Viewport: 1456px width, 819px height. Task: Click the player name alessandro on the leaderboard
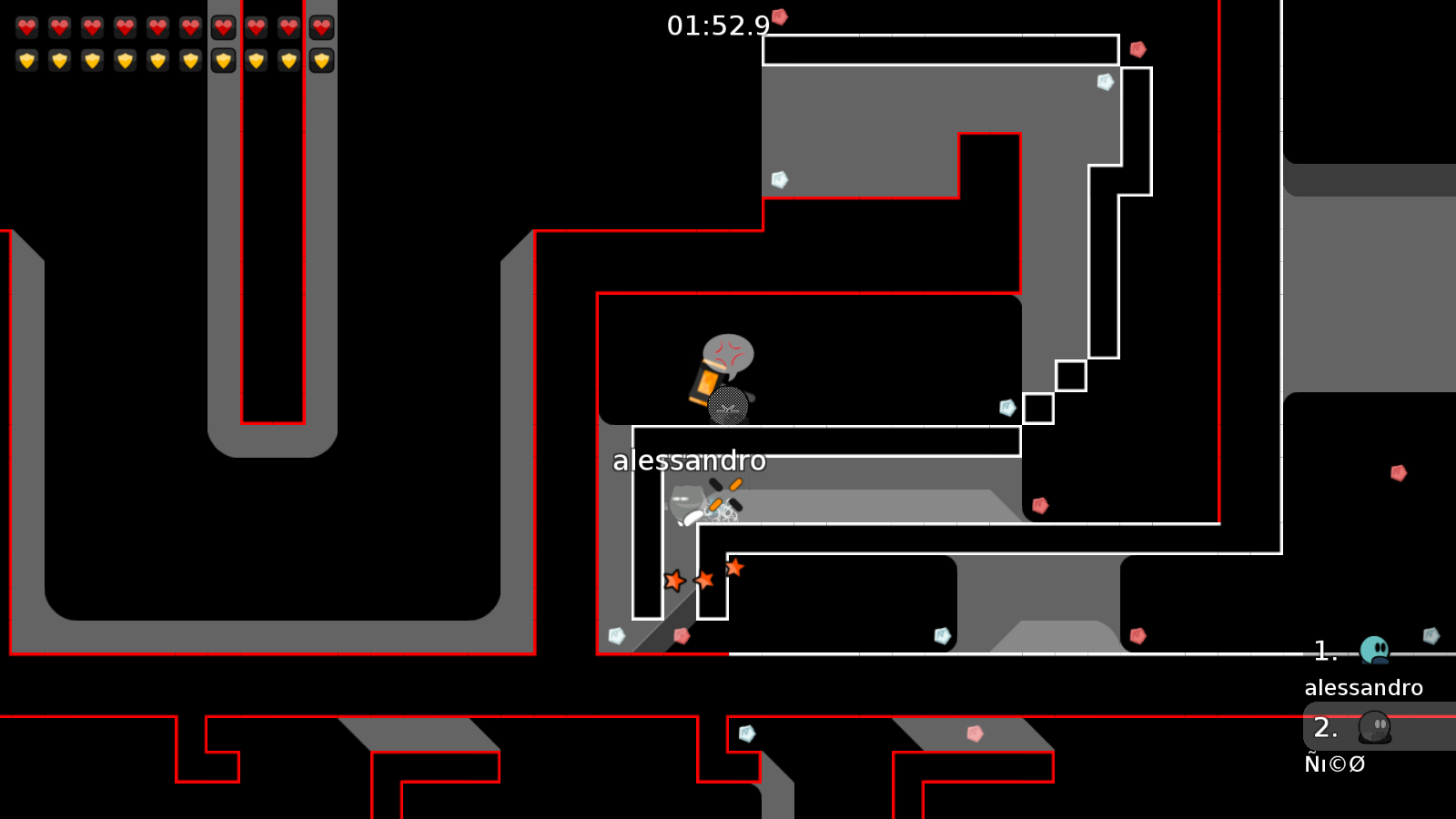click(x=1365, y=688)
